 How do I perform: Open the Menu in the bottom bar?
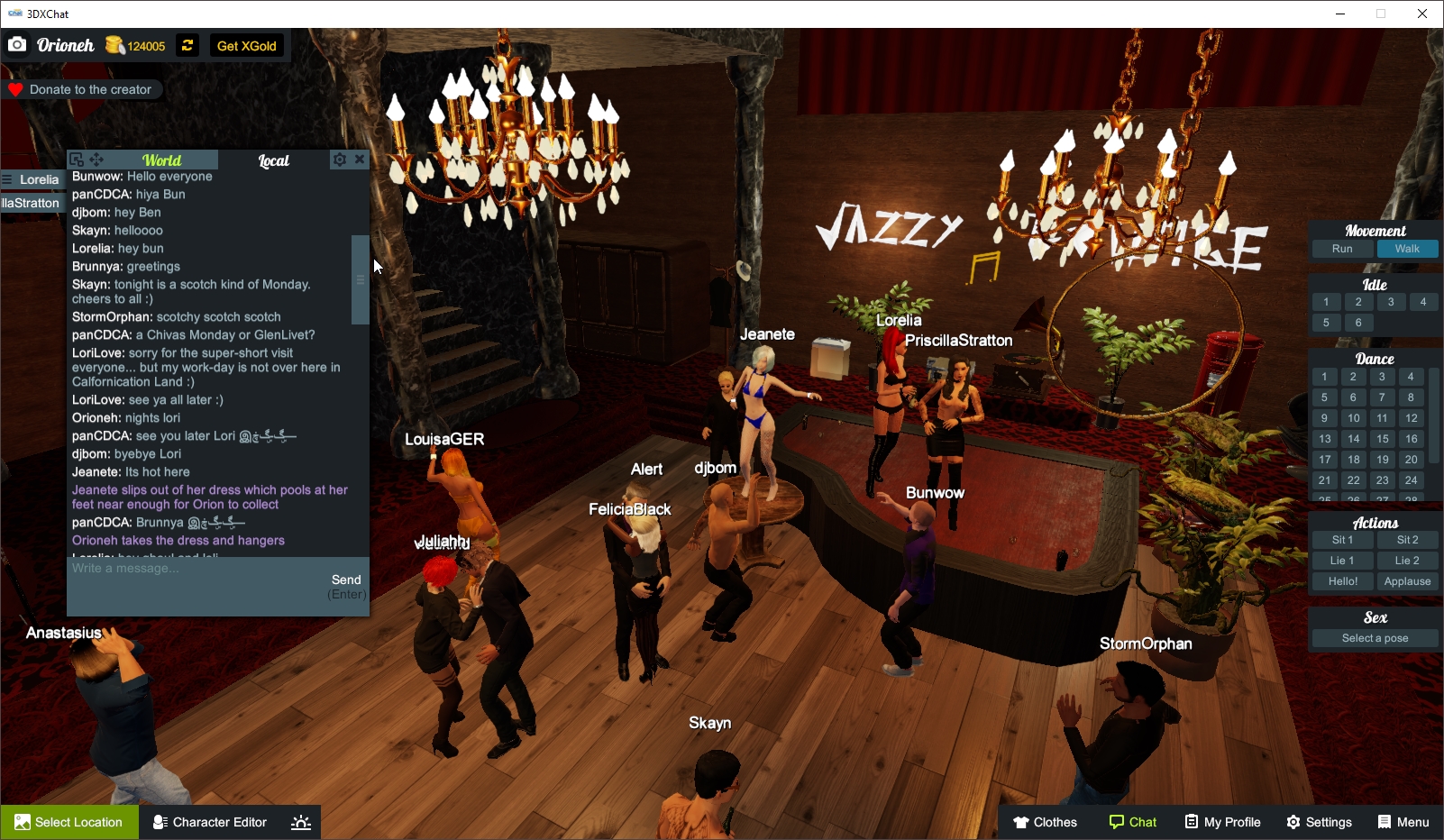tap(1403, 822)
